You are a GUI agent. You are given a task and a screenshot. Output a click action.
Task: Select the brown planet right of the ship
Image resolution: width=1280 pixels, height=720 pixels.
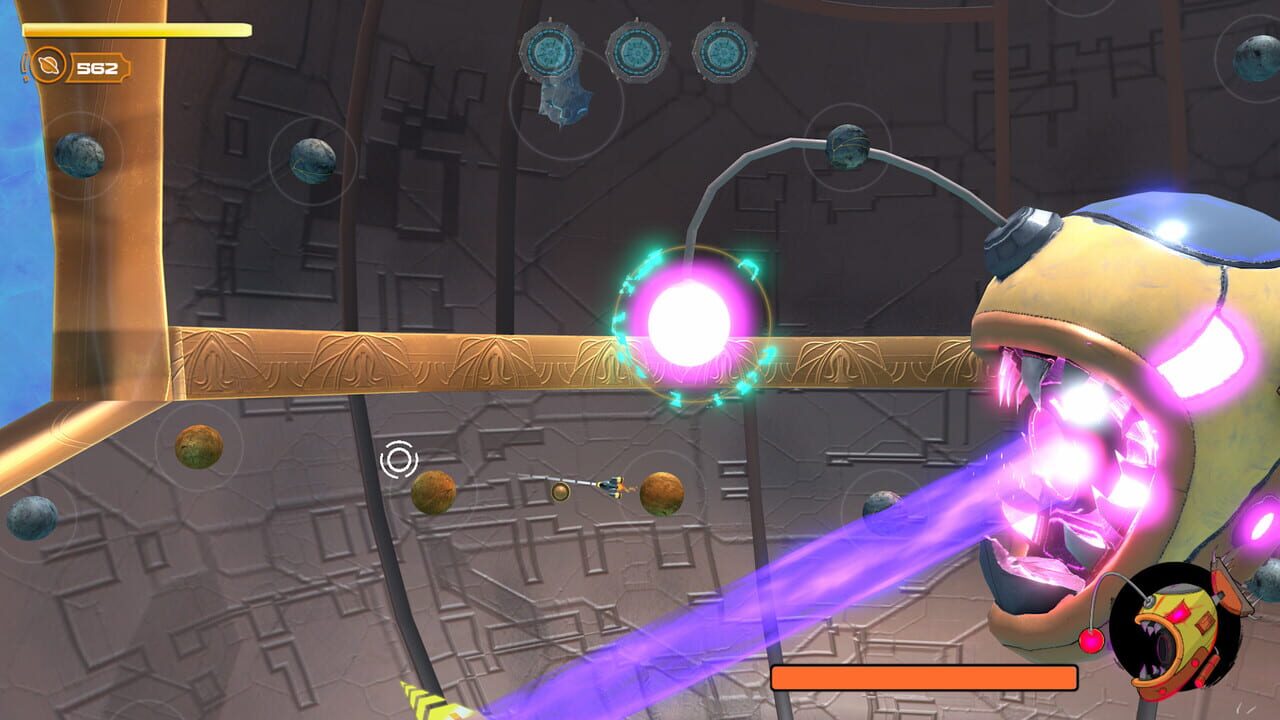(660, 491)
